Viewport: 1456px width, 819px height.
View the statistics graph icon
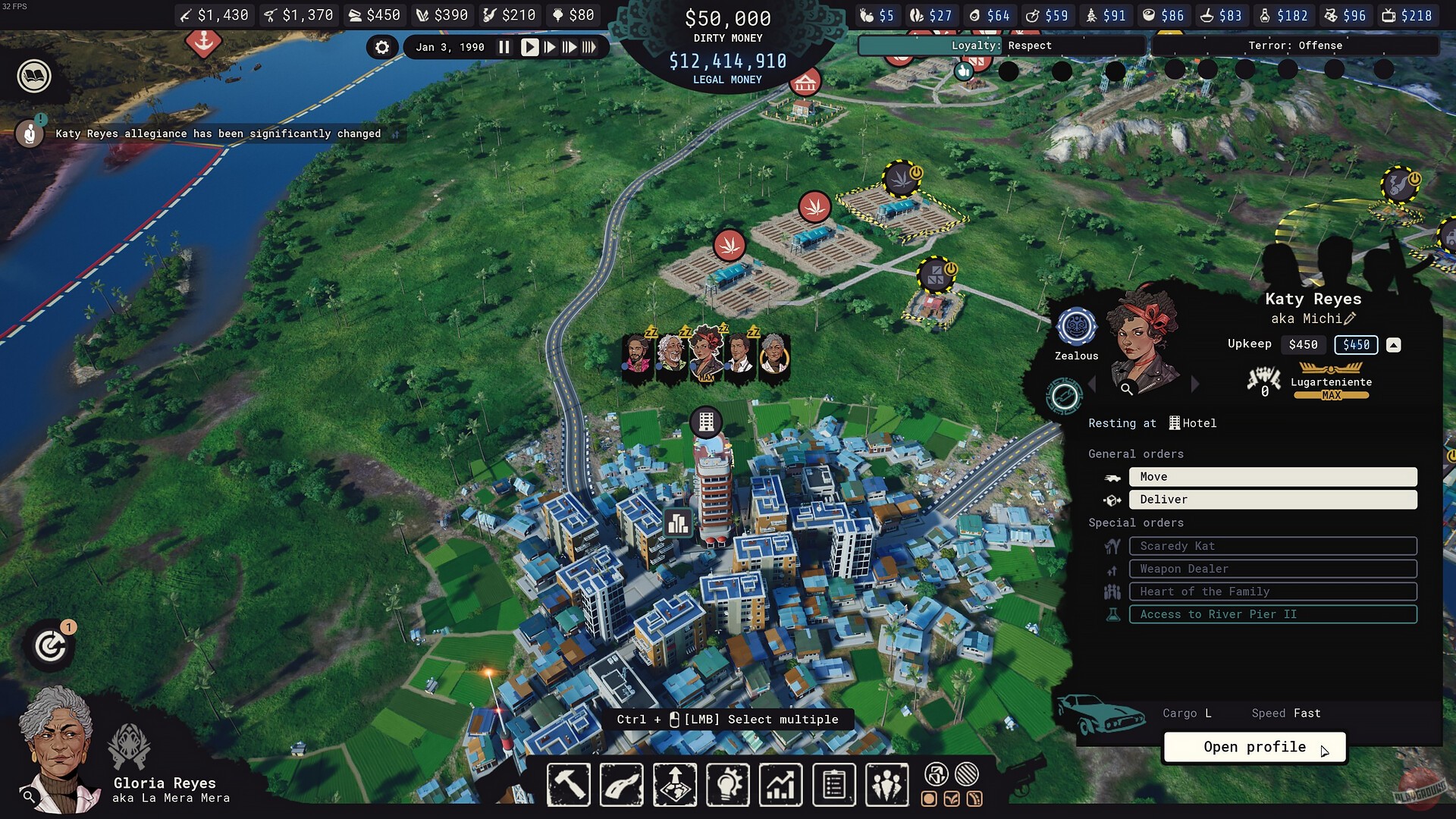[x=780, y=785]
